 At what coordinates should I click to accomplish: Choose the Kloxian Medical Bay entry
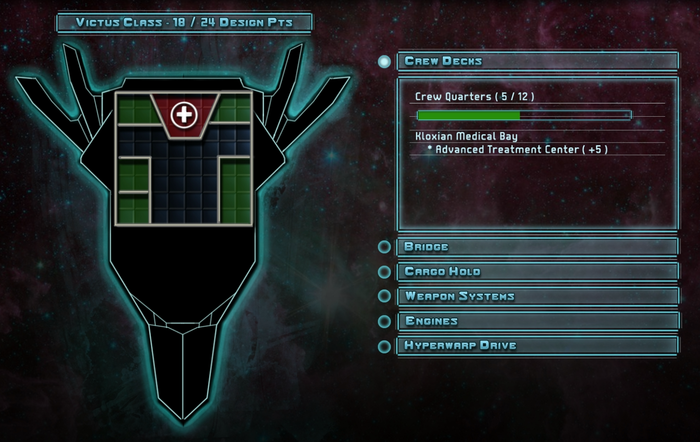[x=465, y=135]
